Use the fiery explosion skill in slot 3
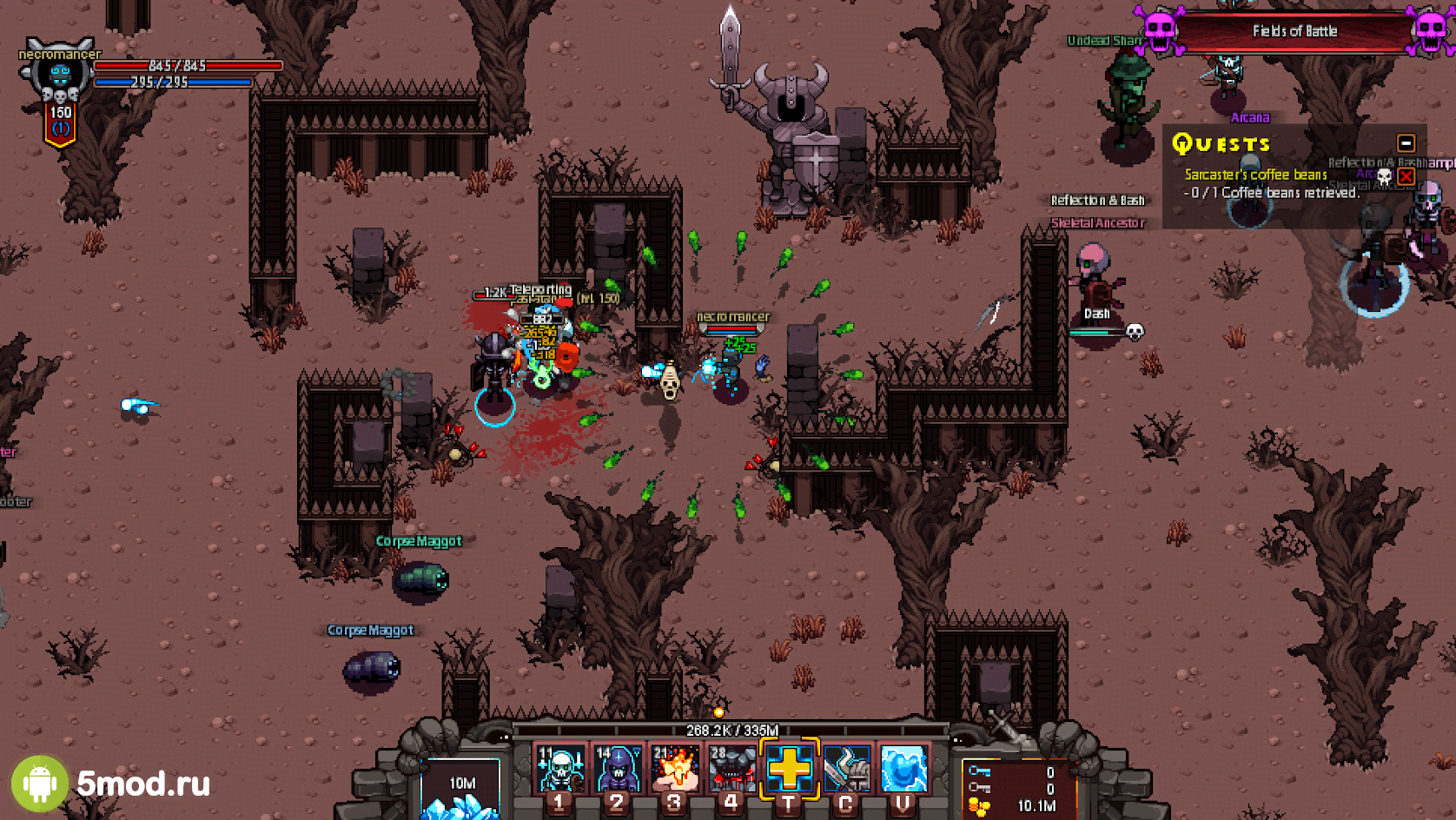This screenshot has height=820, width=1456. pyautogui.click(x=675, y=769)
